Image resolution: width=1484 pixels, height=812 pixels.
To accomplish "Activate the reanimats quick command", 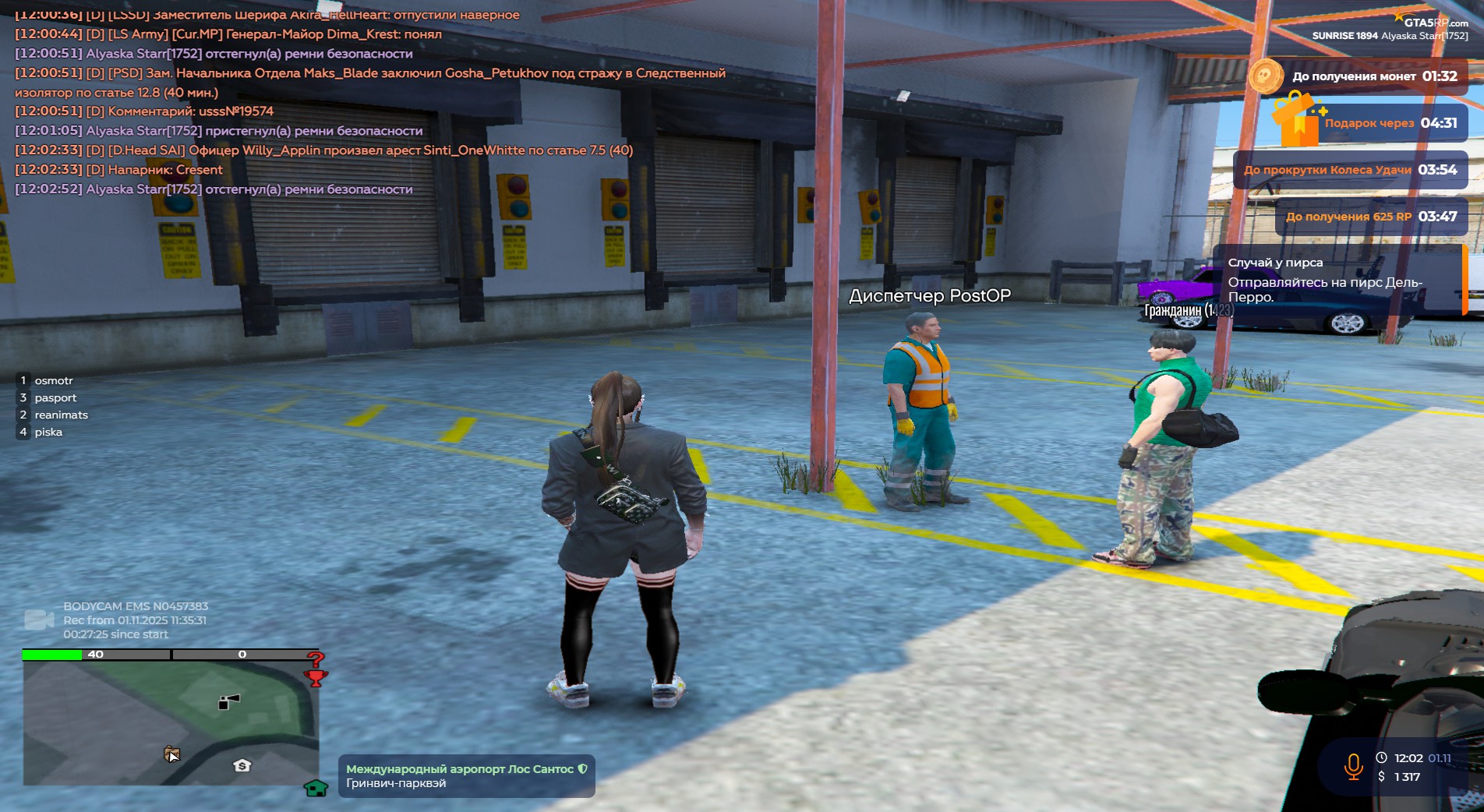I will point(61,415).
